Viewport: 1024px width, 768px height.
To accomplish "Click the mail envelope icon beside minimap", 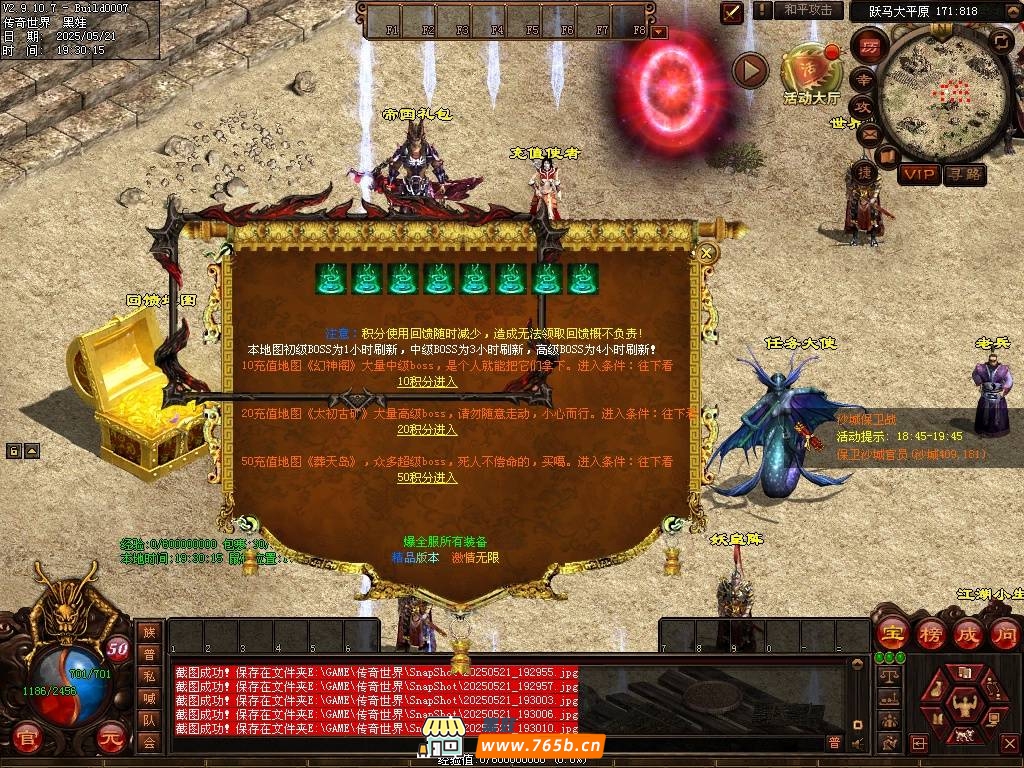I will click(x=866, y=132).
